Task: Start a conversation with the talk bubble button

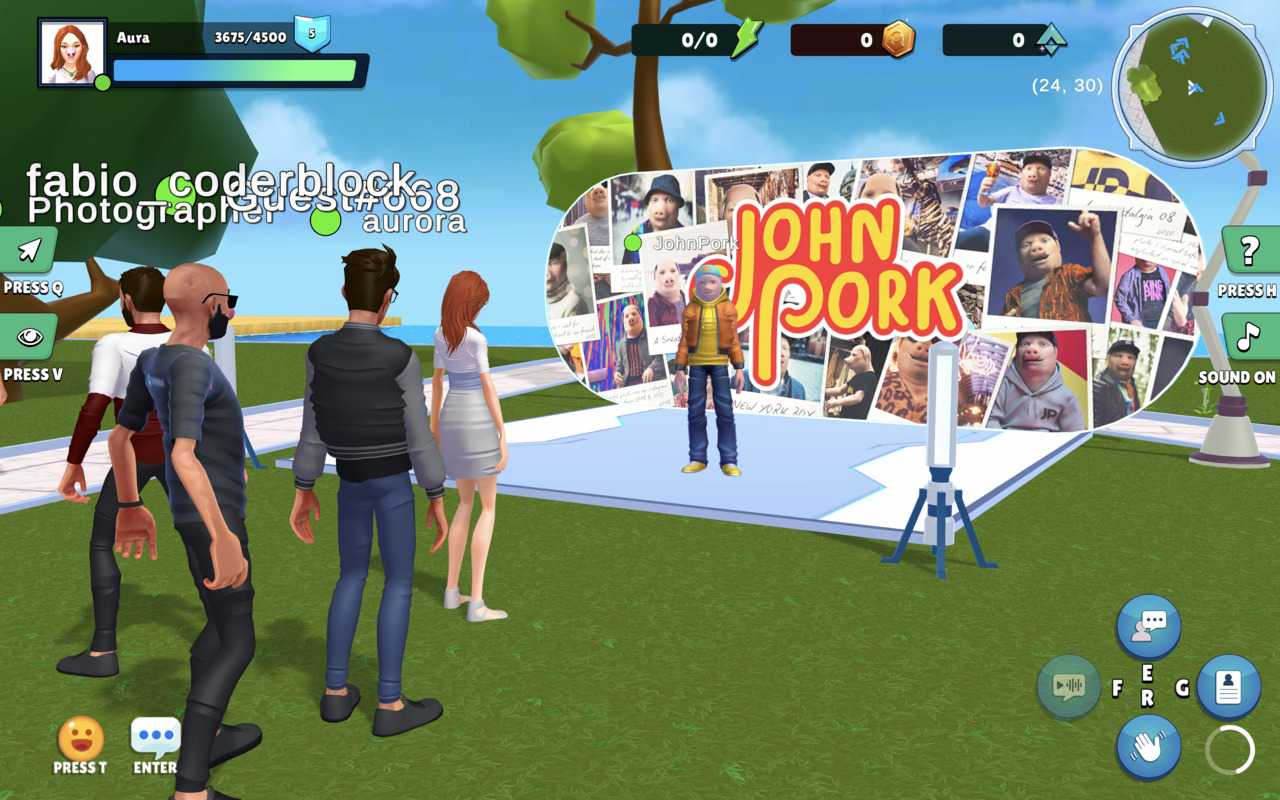Action: click(1148, 627)
